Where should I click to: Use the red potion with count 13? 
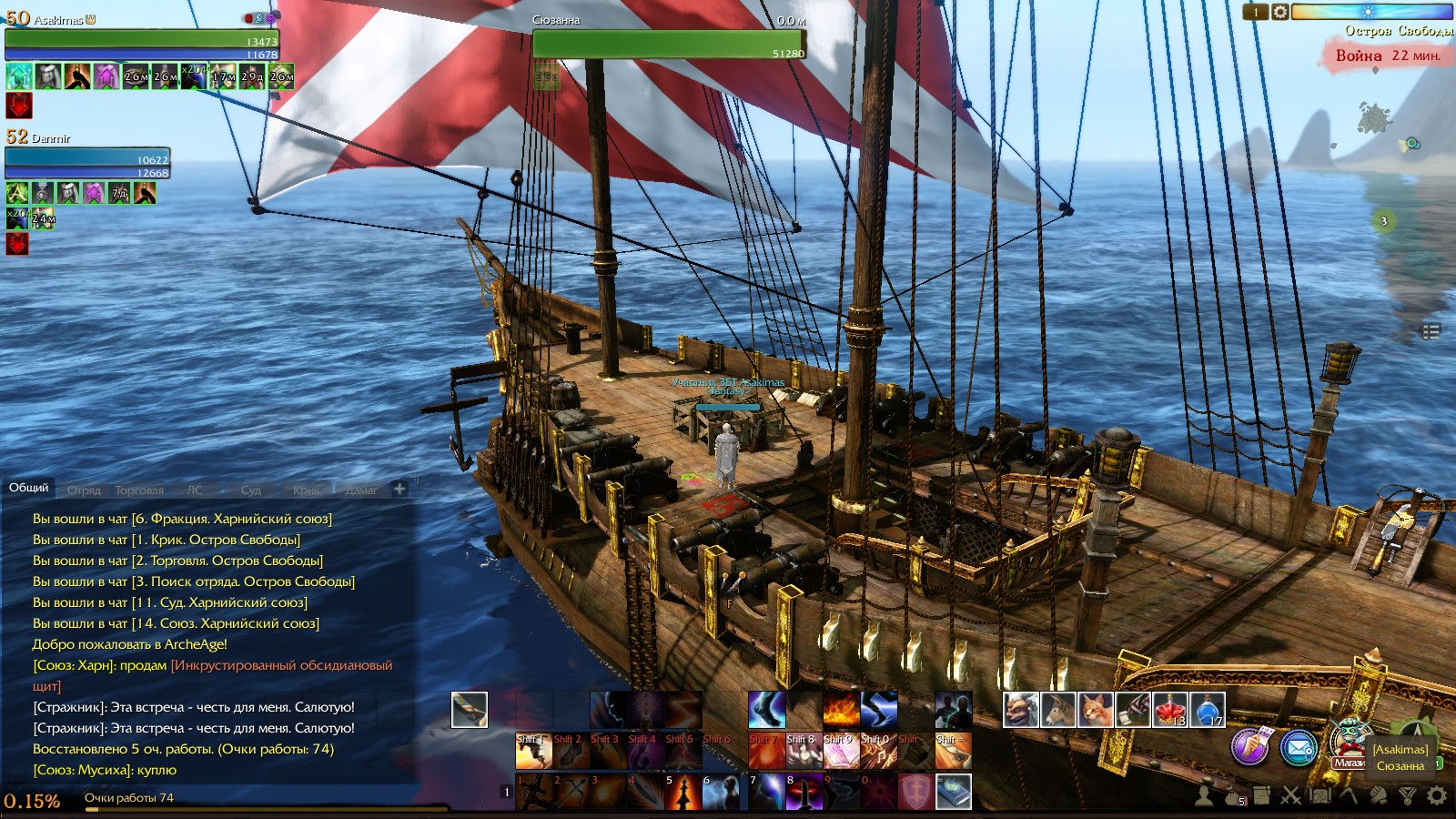(1170, 710)
